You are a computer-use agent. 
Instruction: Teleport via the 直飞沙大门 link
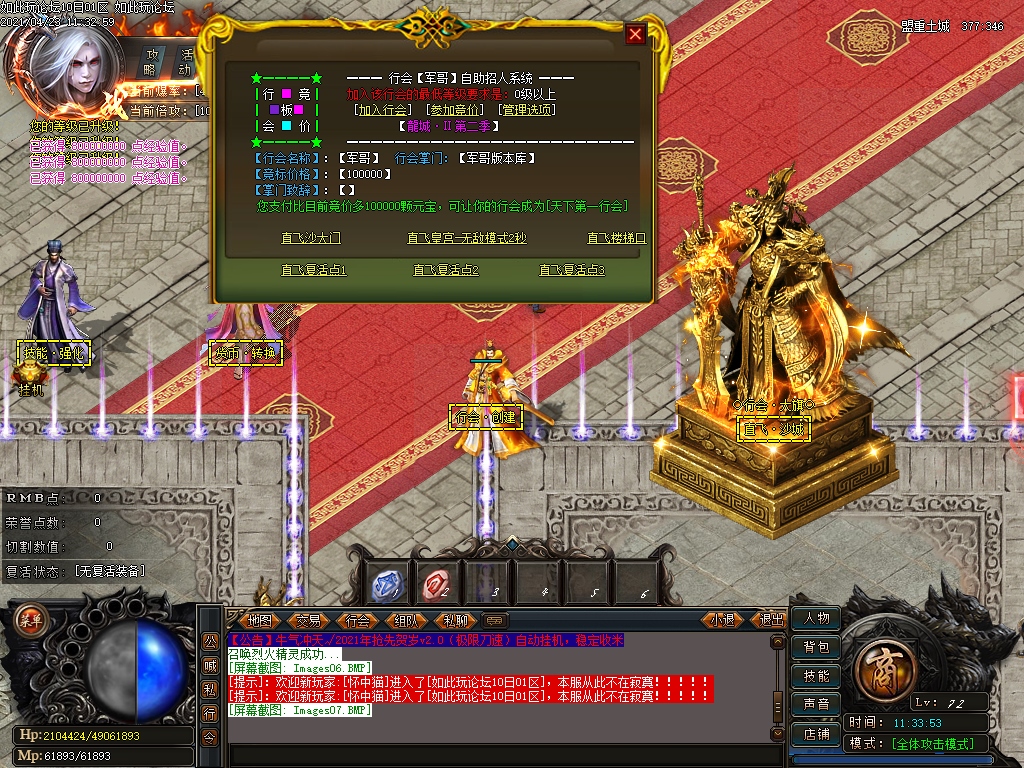tap(311, 238)
